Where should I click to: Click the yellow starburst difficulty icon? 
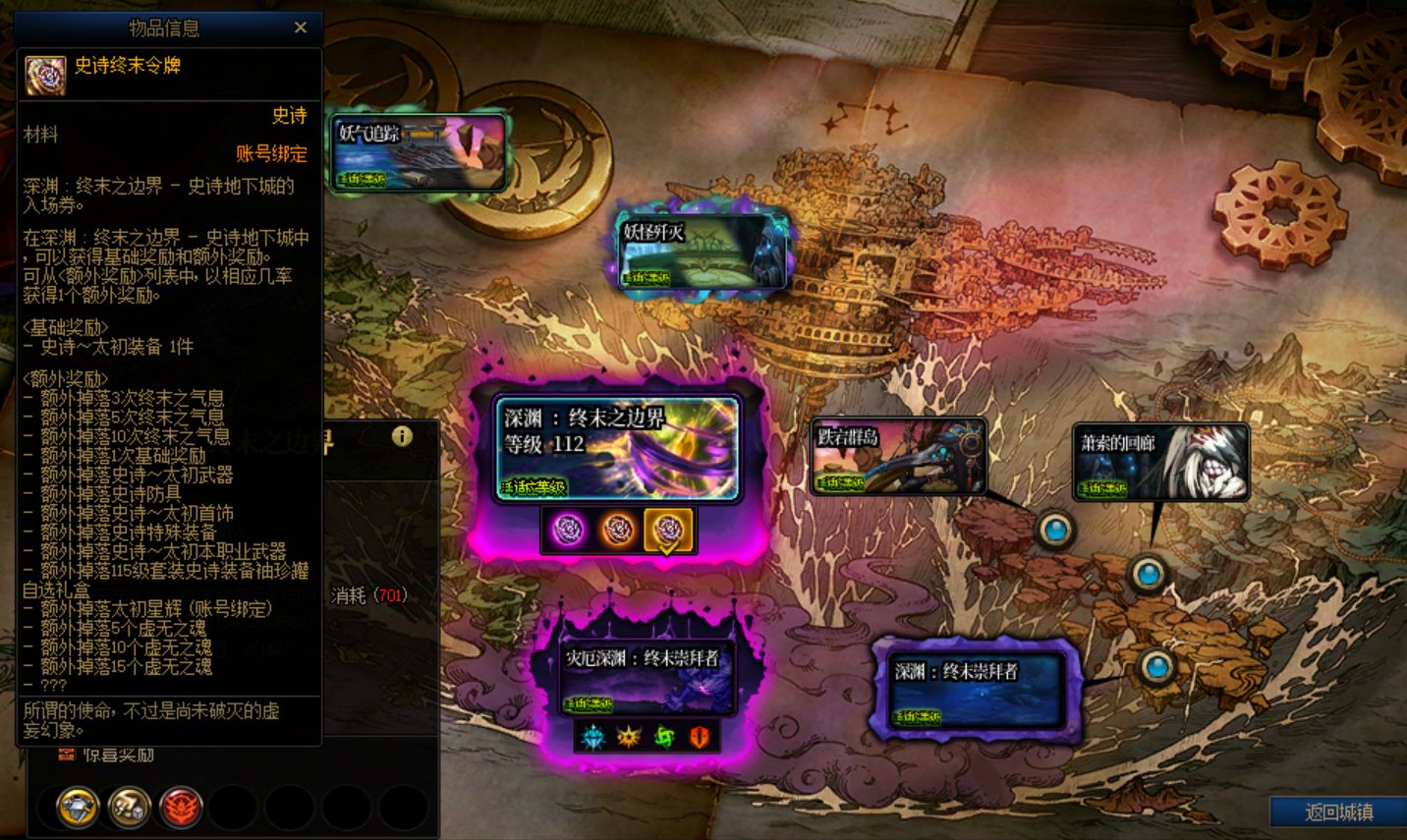click(x=628, y=736)
